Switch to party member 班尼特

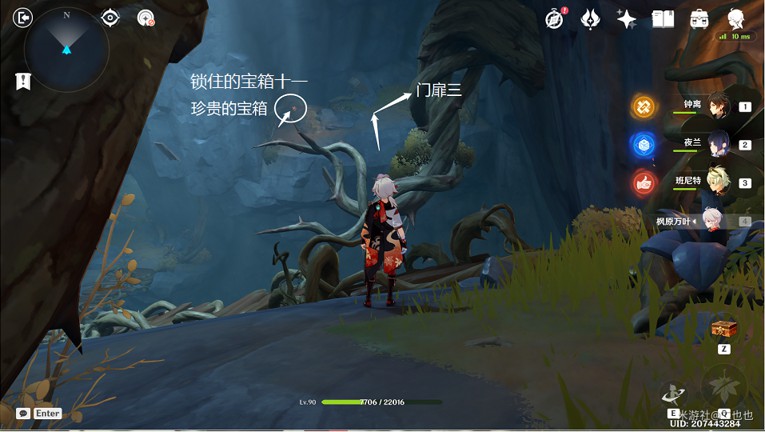[719, 182]
